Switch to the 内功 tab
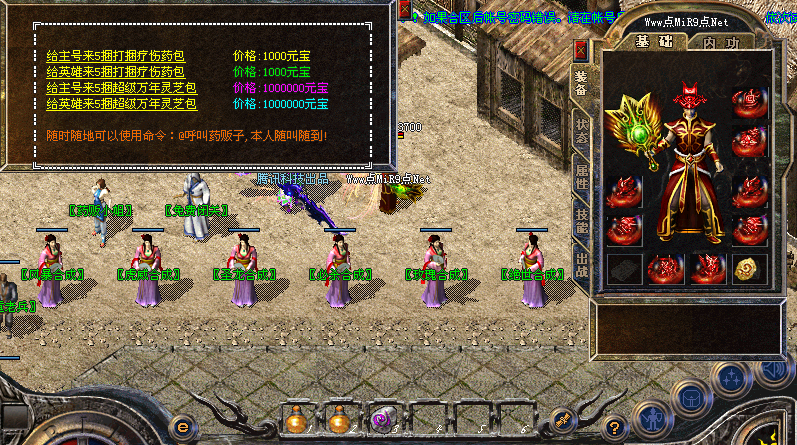This screenshot has width=797, height=445. tap(721, 42)
